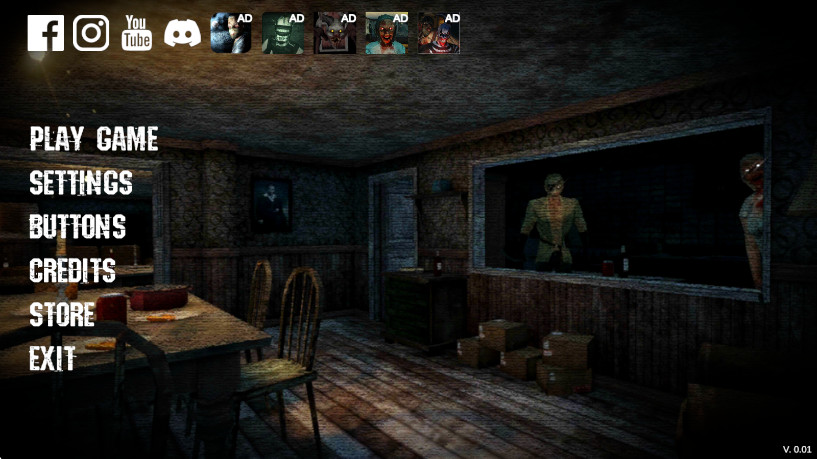817x459 pixels.
Task: Select the ad with the glowing-eyed wolf creature
Action: [335, 33]
